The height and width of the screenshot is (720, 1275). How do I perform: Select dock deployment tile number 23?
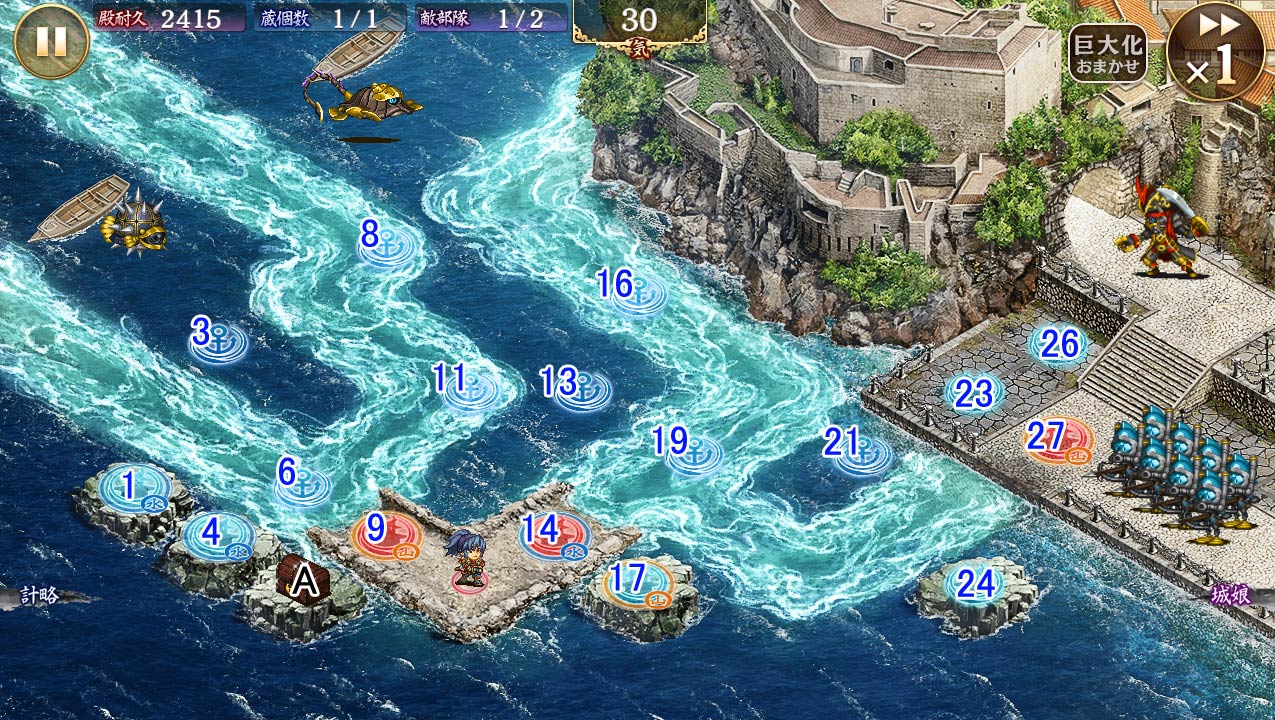coord(973,394)
